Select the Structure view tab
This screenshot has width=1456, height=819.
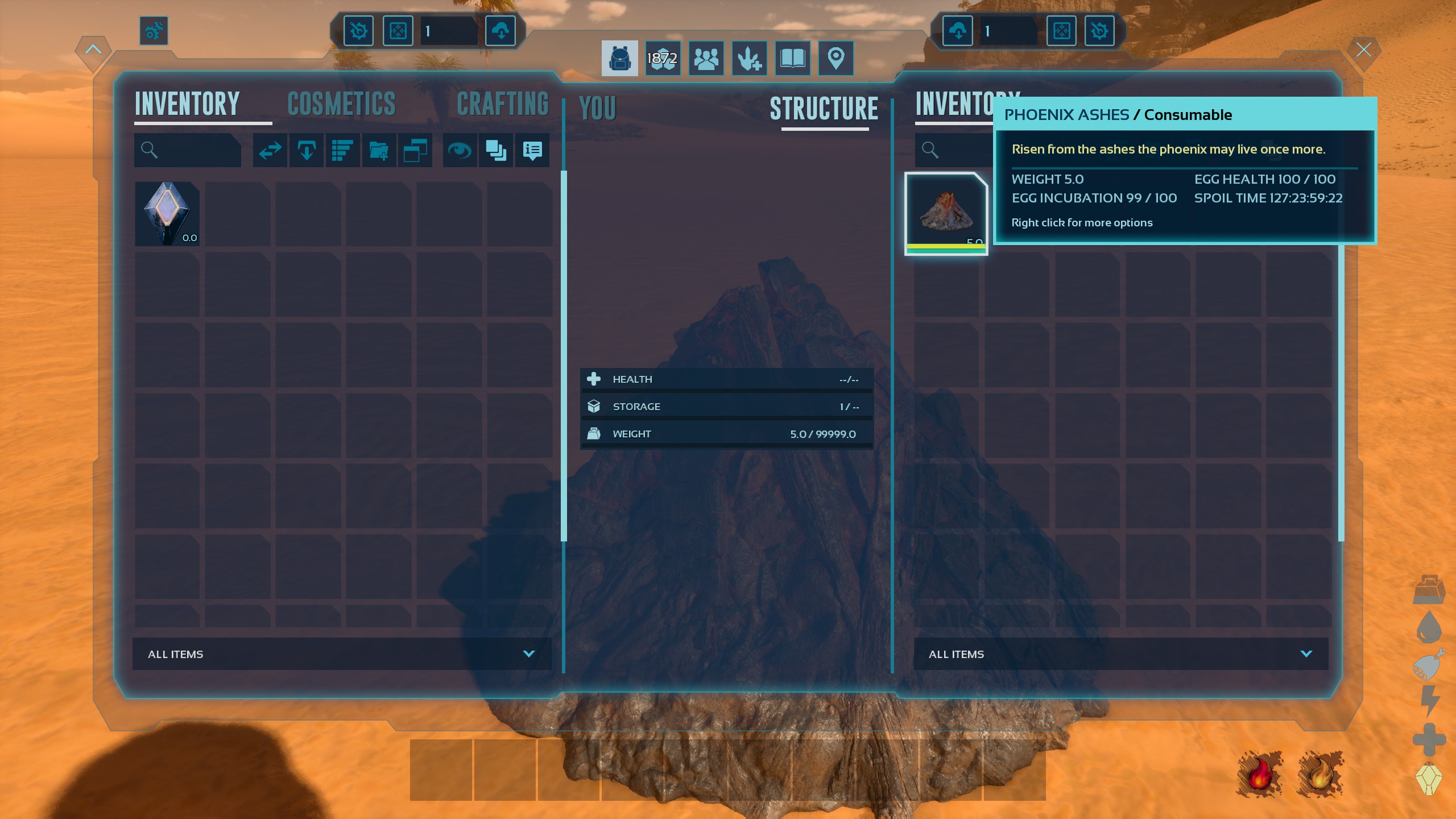(824, 109)
